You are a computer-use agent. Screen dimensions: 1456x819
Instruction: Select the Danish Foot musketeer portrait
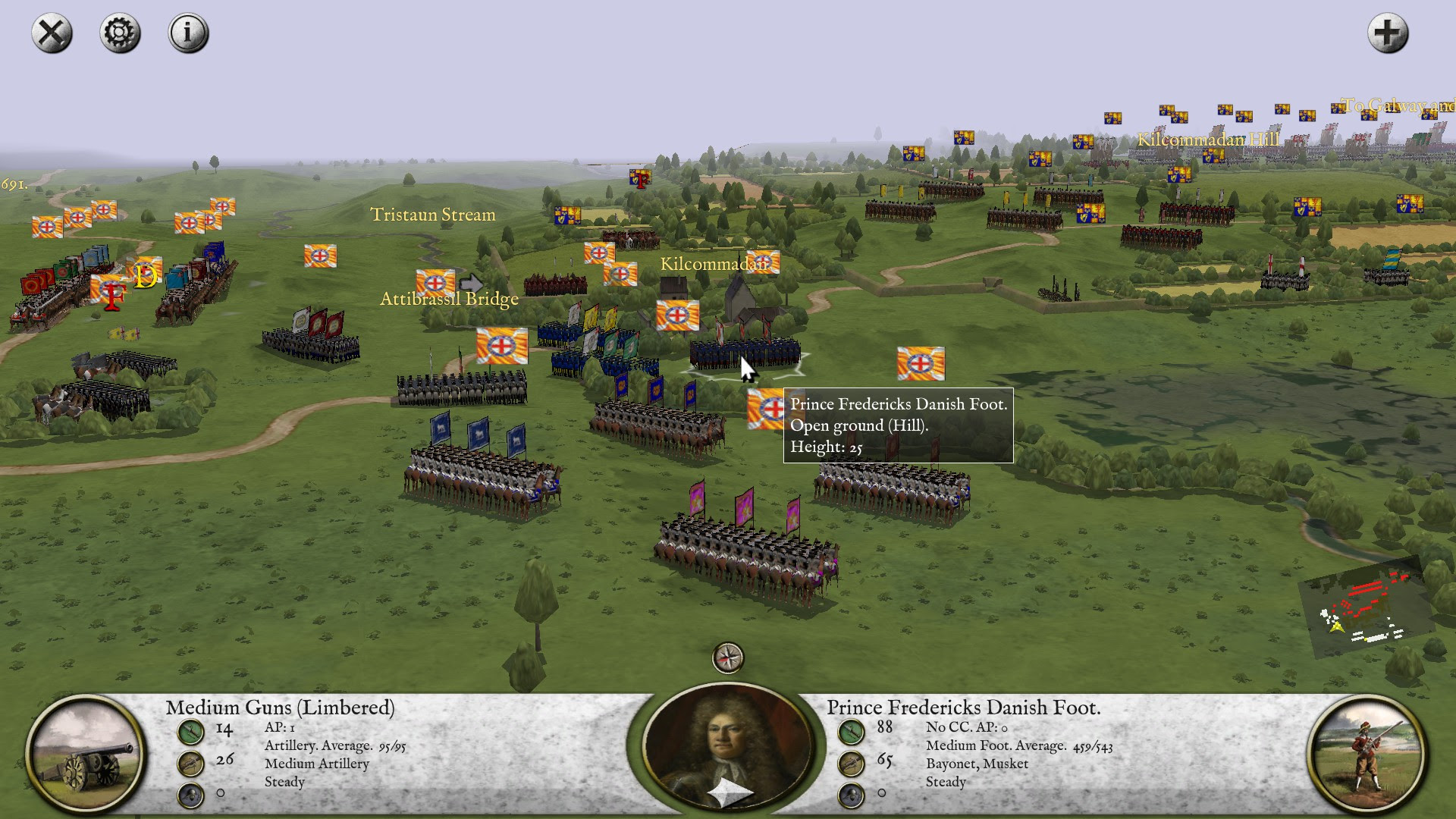1367,753
